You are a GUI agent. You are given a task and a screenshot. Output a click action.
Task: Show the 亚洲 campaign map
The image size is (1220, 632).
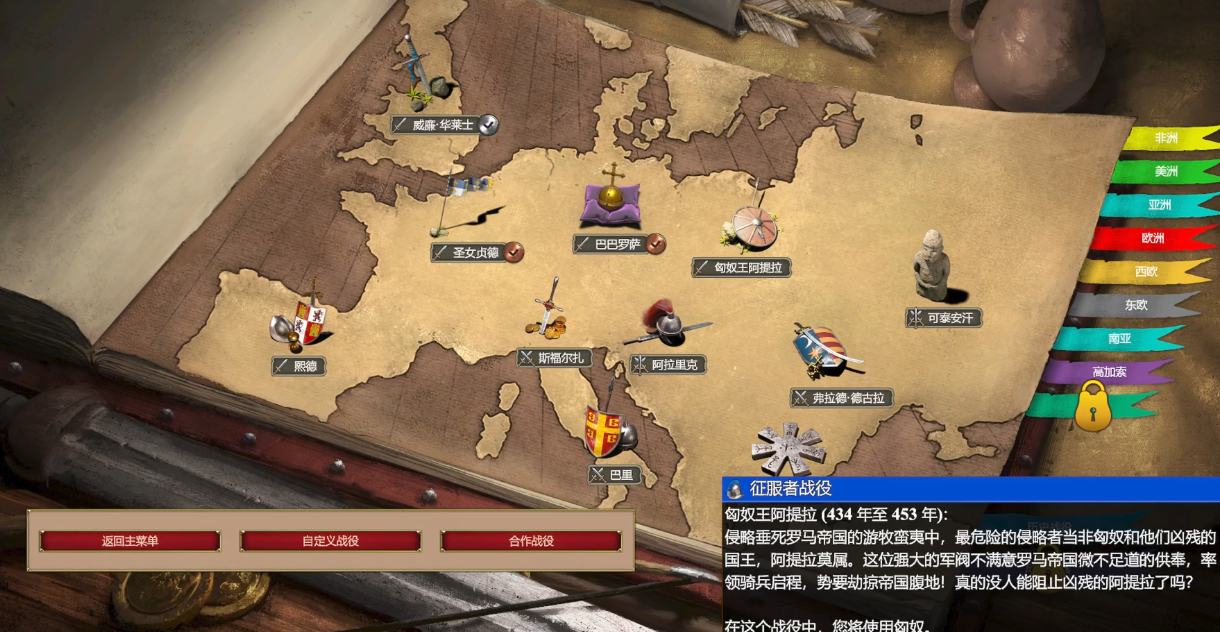[1160, 205]
